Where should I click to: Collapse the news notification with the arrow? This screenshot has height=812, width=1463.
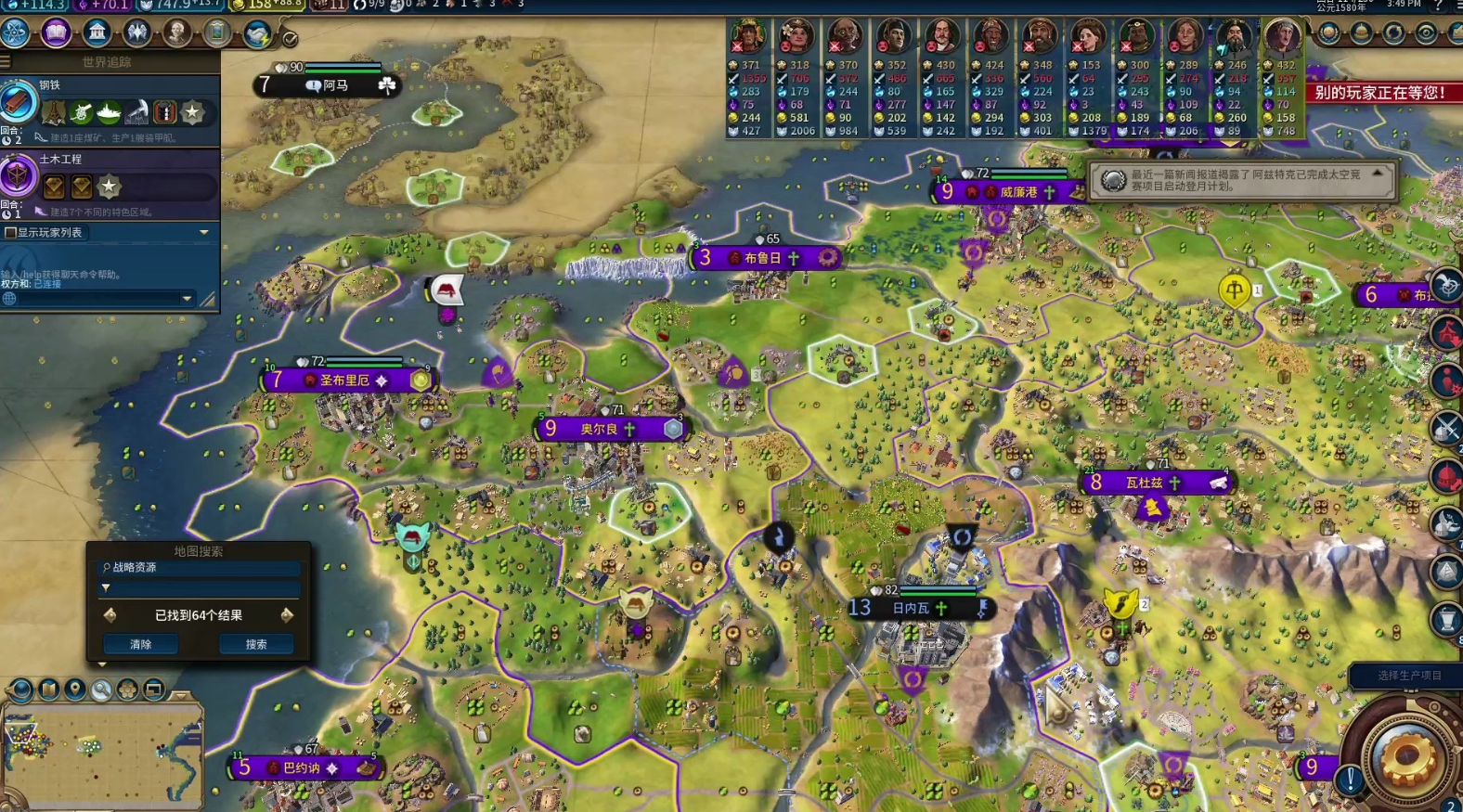[x=1378, y=174]
